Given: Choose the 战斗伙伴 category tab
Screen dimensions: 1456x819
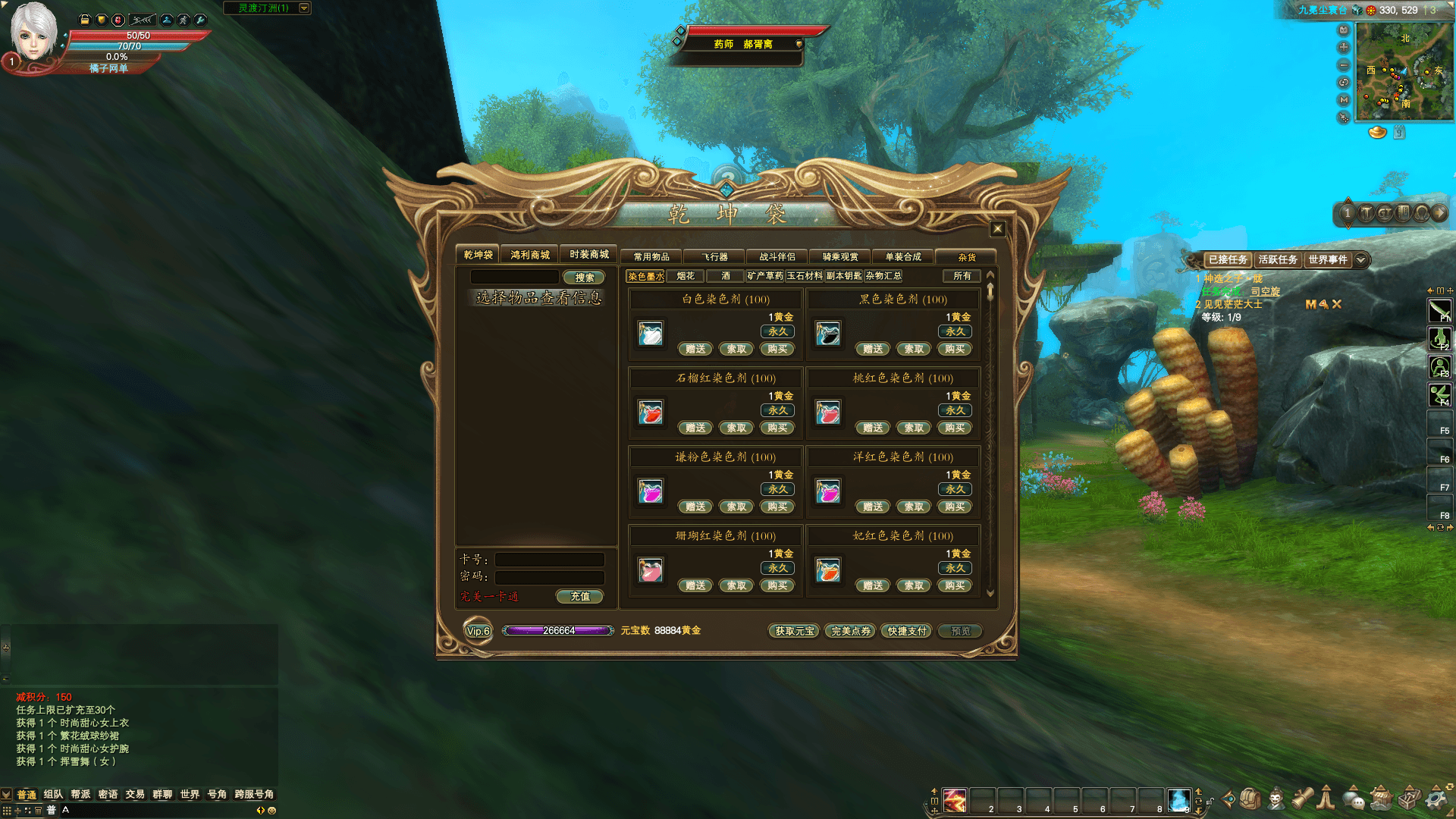Looking at the screenshot, I should click(x=777, y=257).
